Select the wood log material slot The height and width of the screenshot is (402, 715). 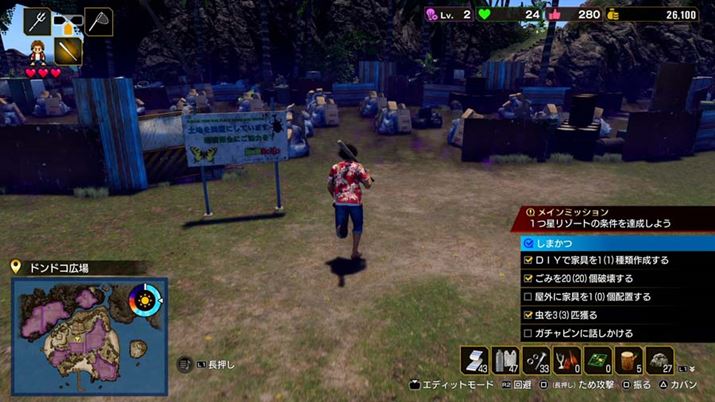[x=629, y=360]
